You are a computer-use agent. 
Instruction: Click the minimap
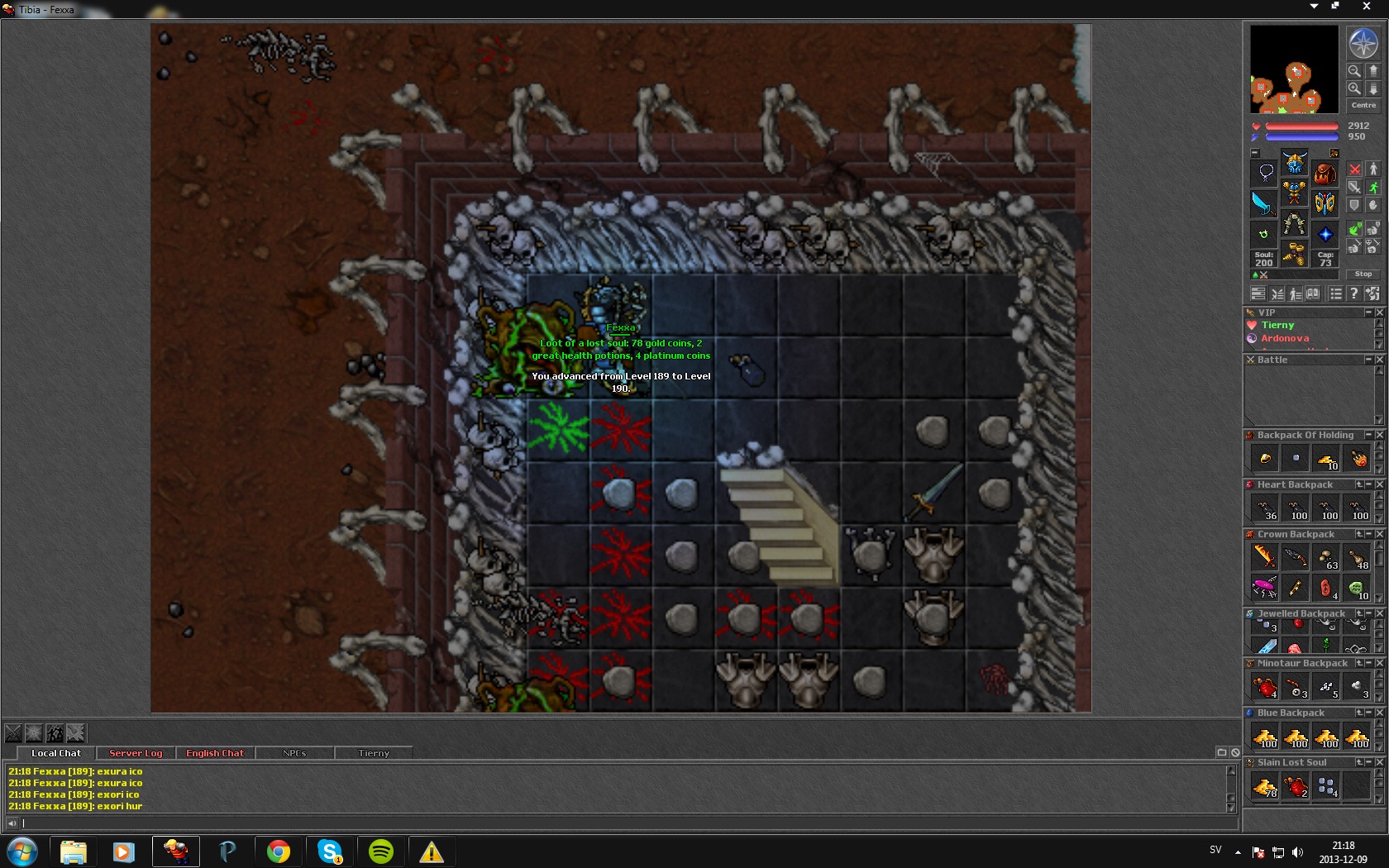[x=1294, y=69]
